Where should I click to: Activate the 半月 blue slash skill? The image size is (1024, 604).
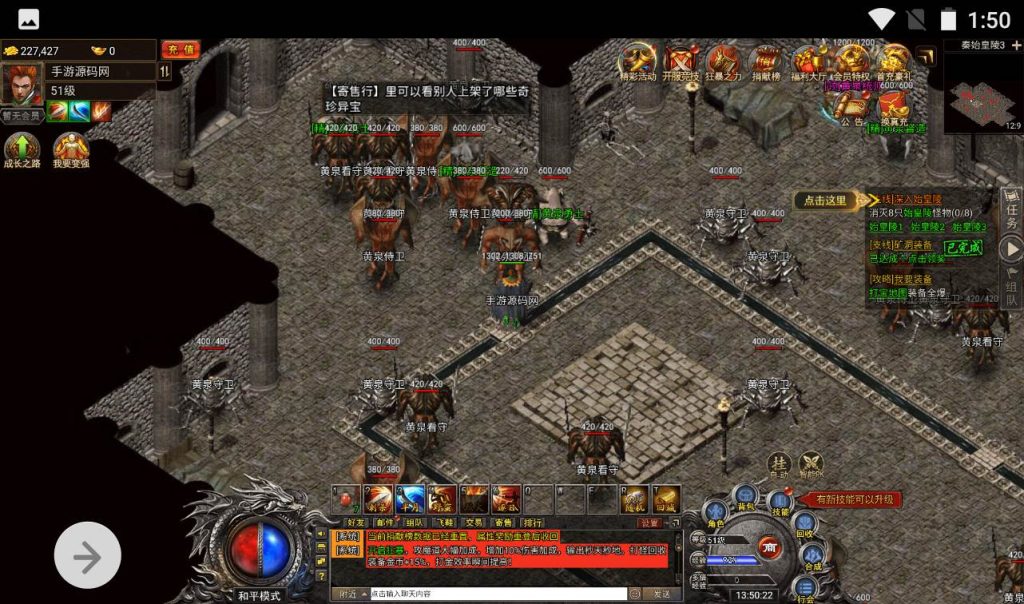point(410,497)
